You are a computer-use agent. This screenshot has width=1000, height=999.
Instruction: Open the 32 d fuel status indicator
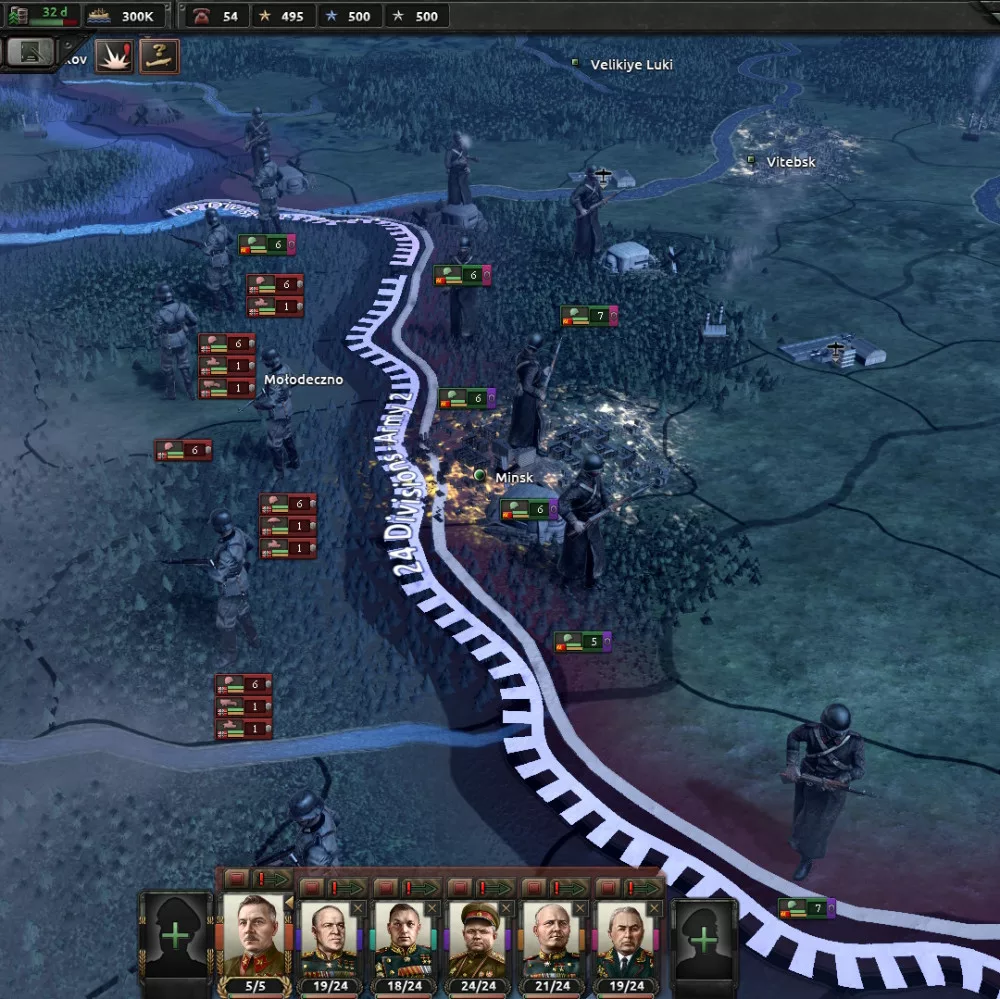tap(43, 15)
